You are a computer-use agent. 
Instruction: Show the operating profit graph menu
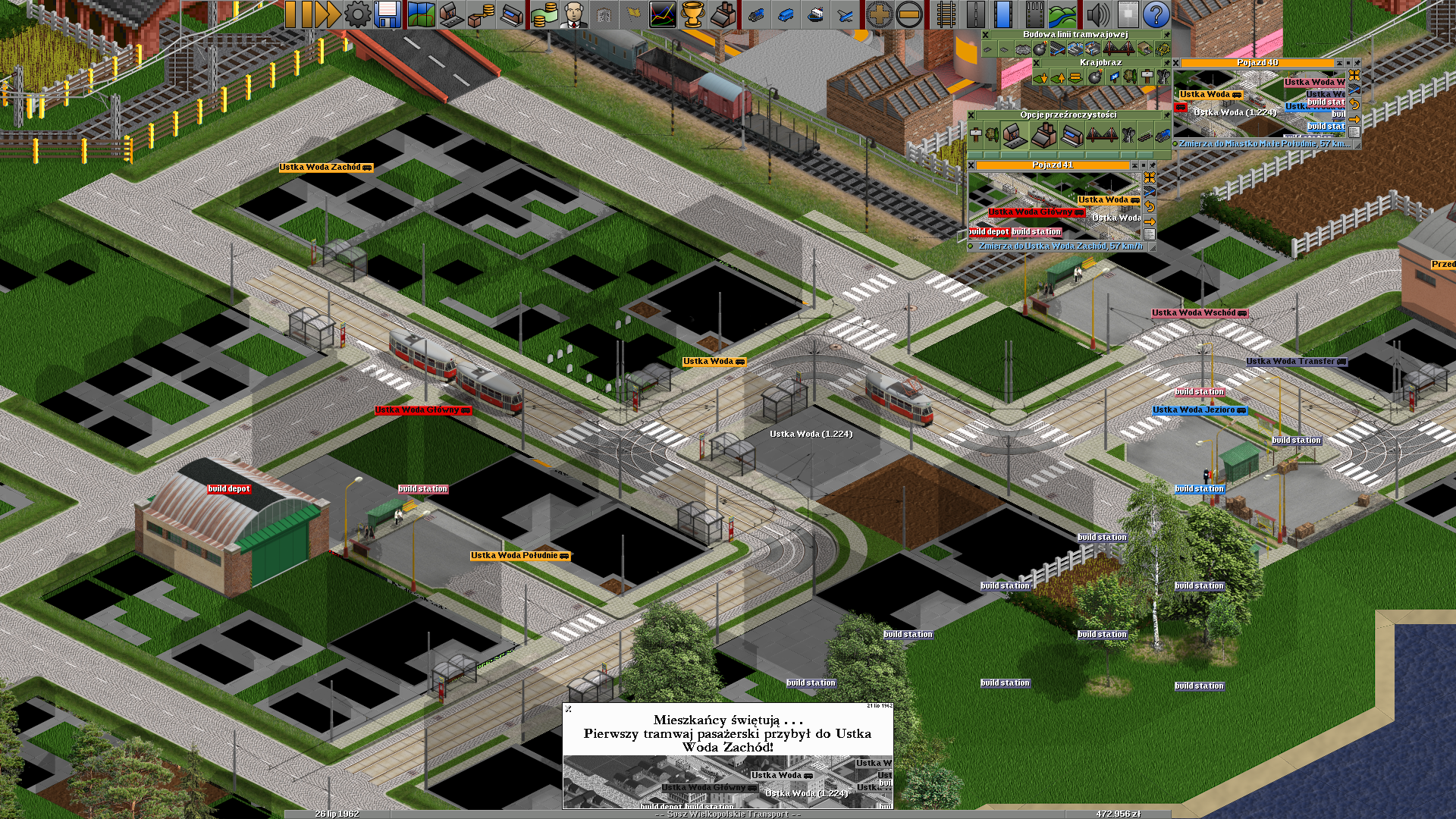662,14
